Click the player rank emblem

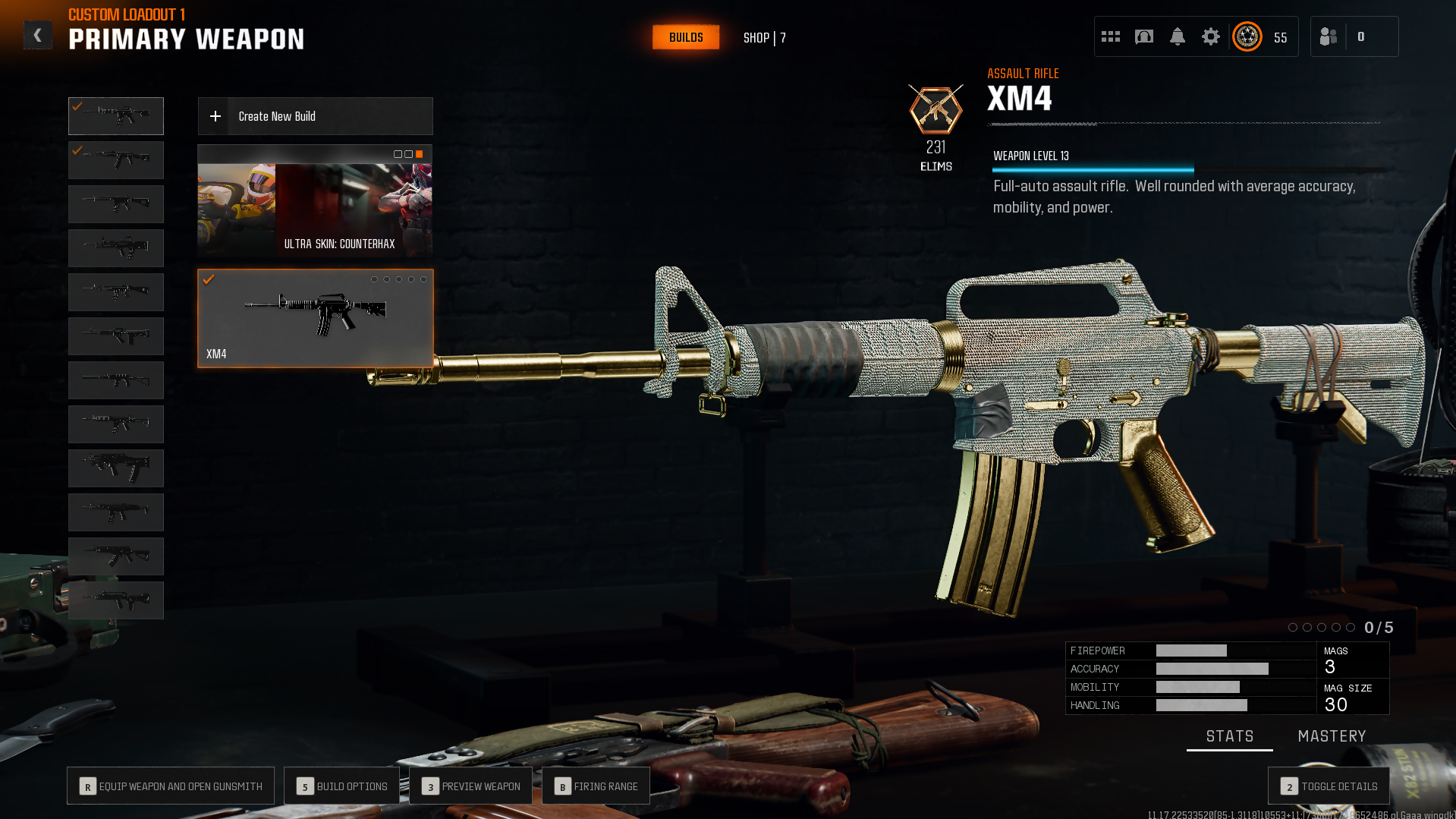pos(1247,36)
